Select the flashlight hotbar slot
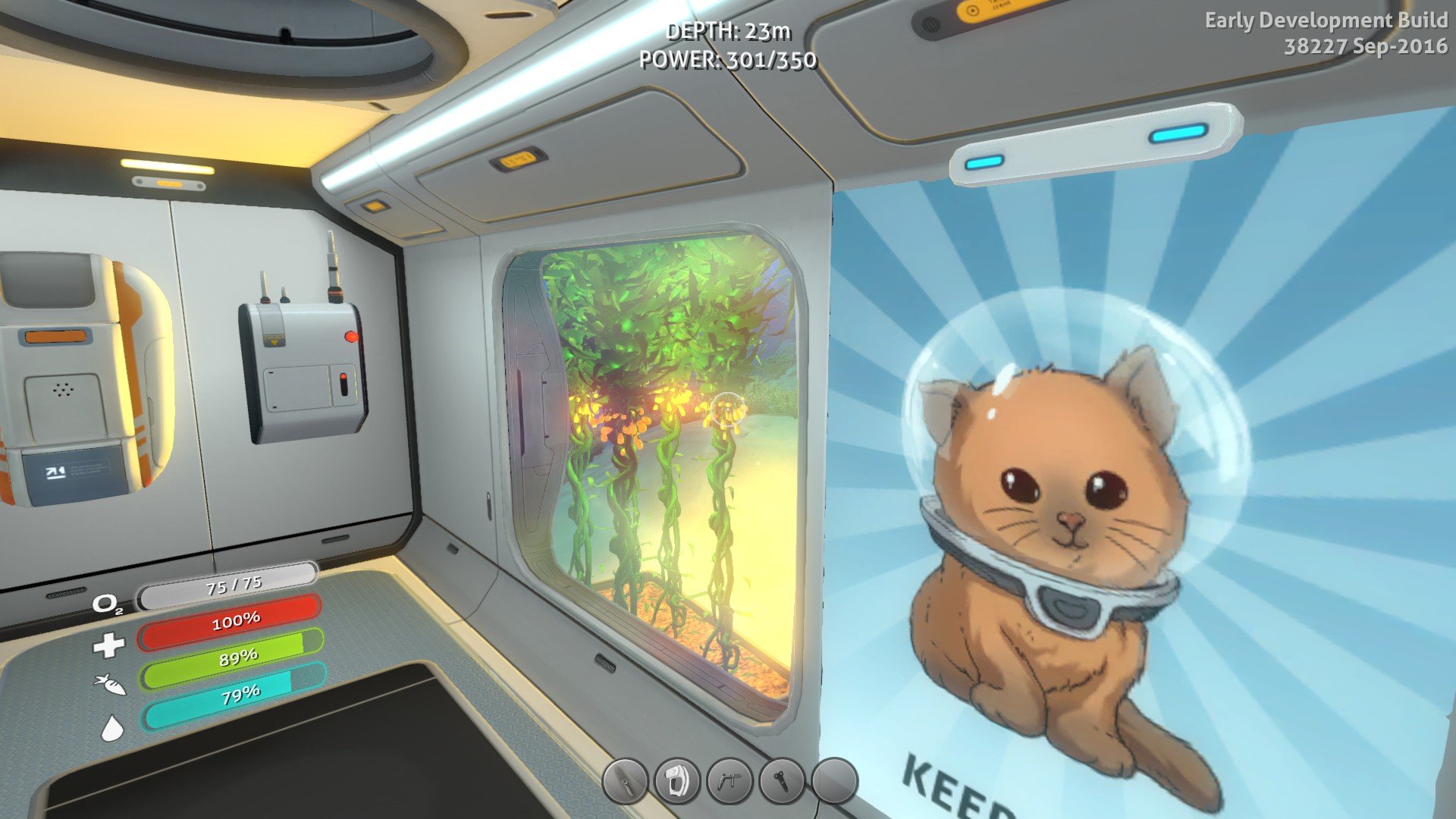Screen dimensions: 1456x819 pos(782,780)
